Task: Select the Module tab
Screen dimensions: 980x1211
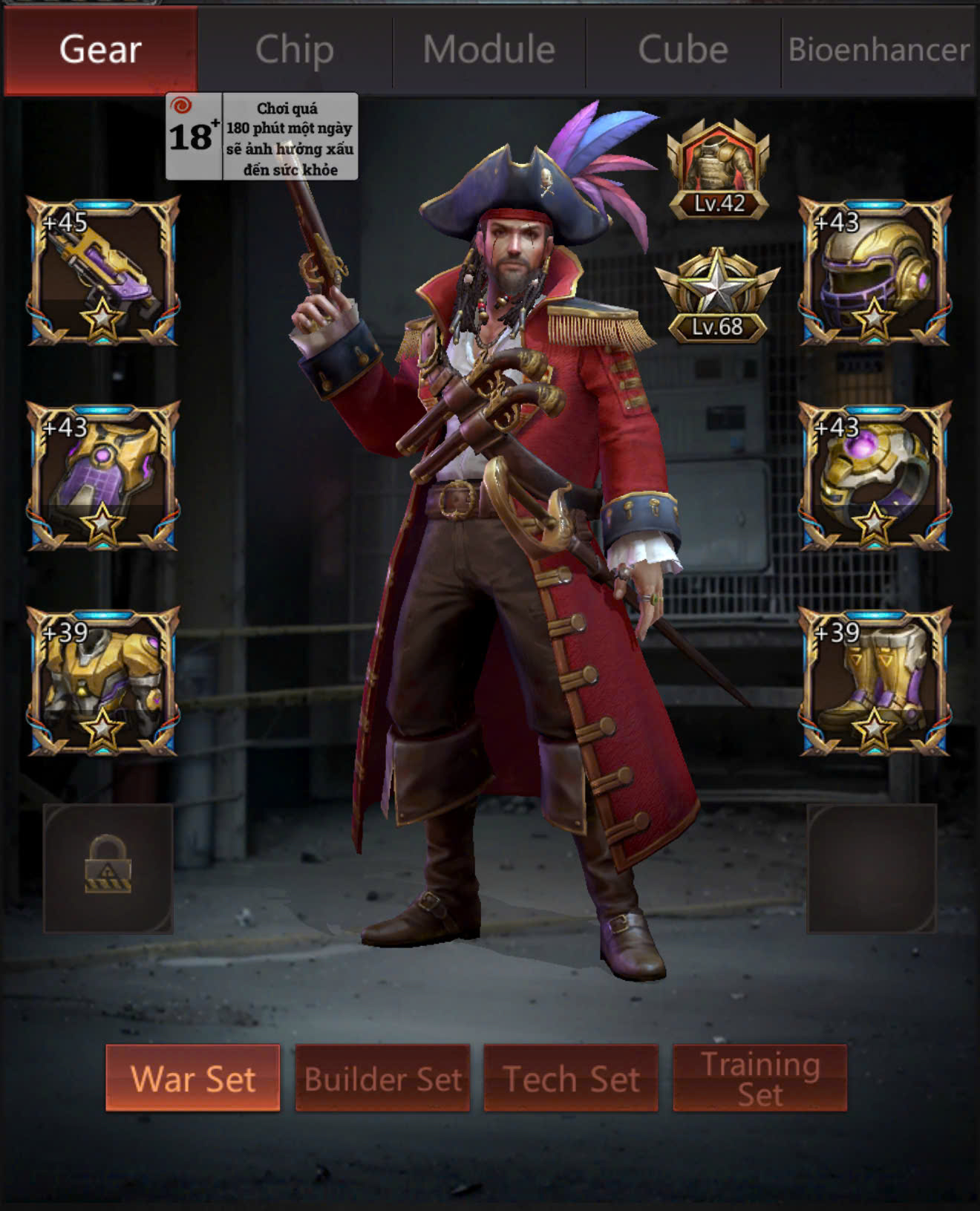Action: point(489,50)
